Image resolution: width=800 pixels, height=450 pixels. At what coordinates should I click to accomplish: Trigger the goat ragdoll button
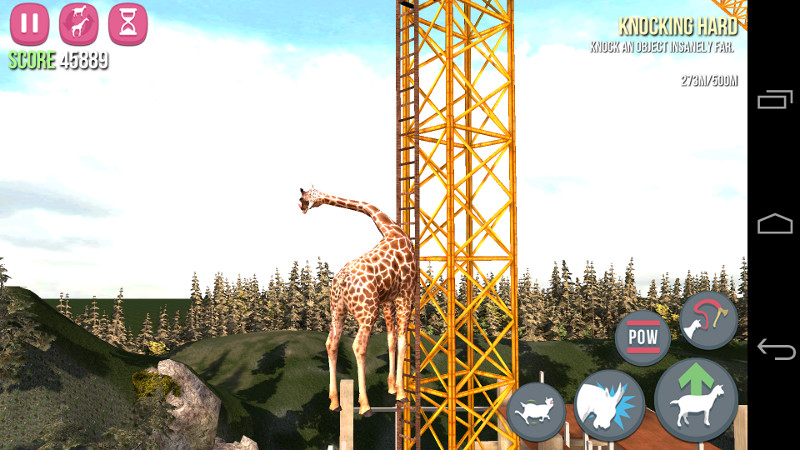(x=537, y=411)
